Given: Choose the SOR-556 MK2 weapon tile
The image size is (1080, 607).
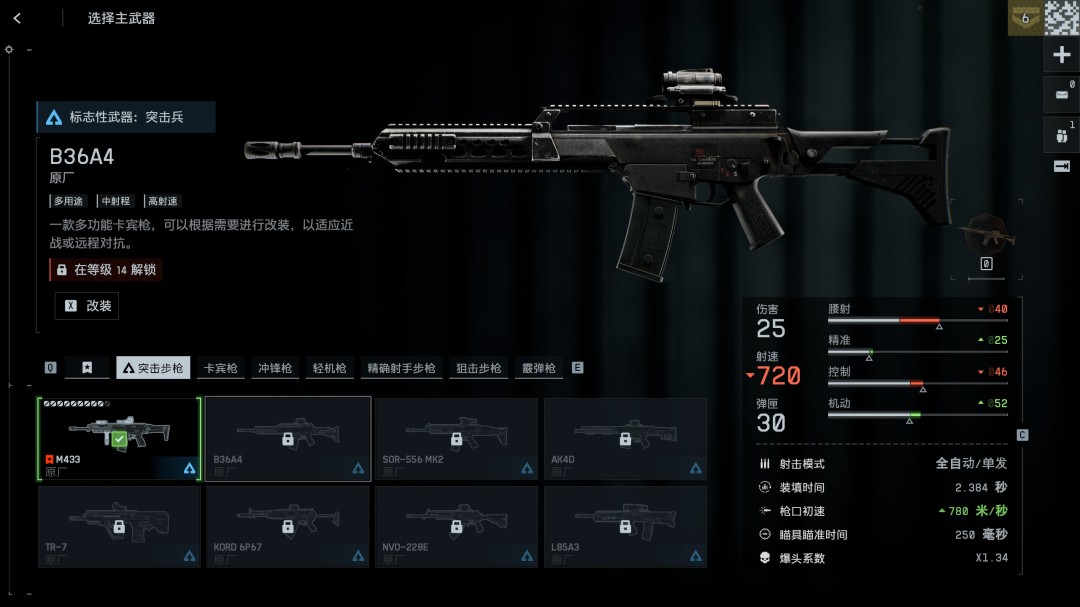Looking at the screenshot, I should pos(456,438).
